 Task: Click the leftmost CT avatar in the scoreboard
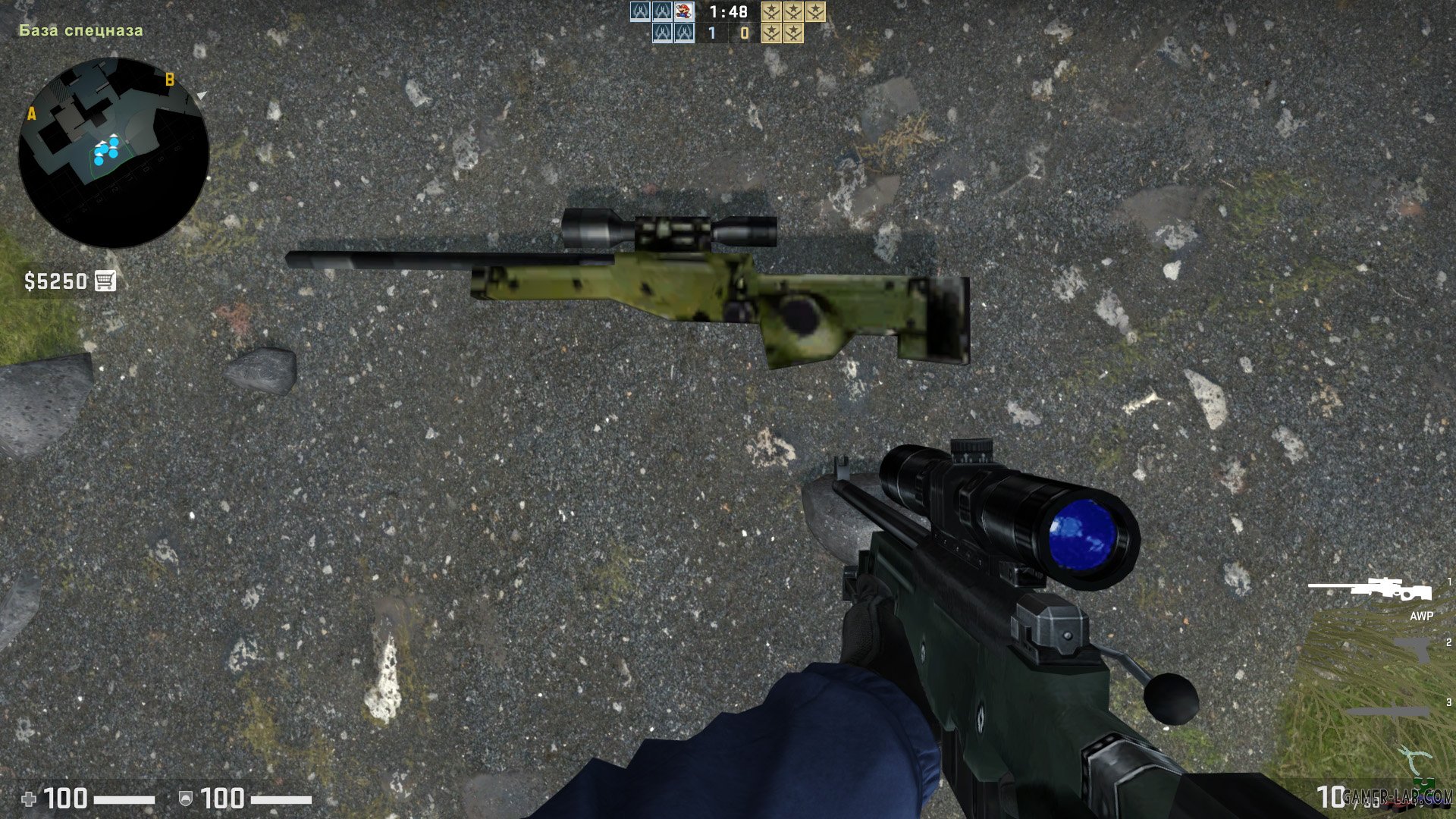(640, 11)
